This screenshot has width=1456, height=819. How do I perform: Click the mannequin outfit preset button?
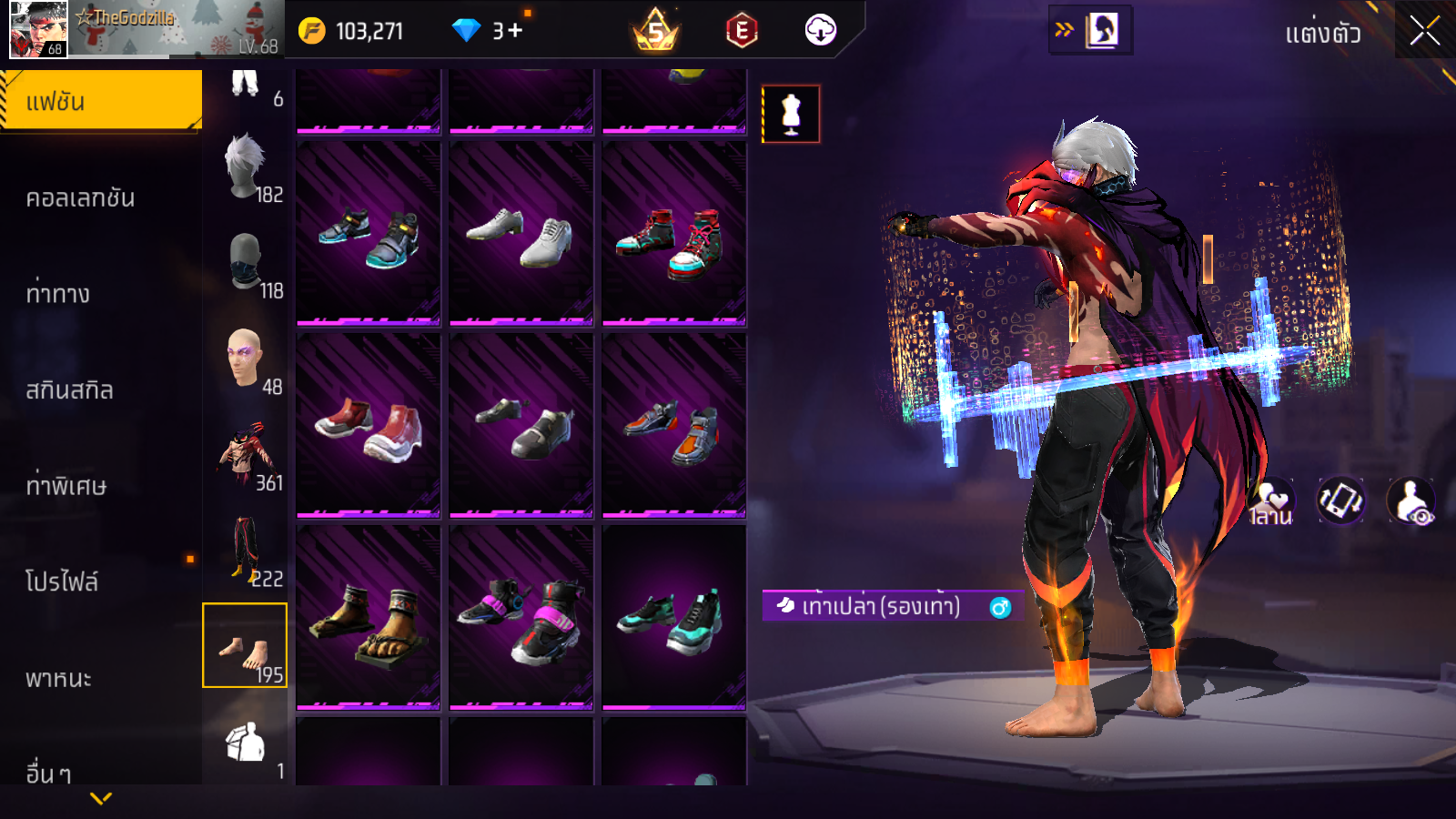791,115
